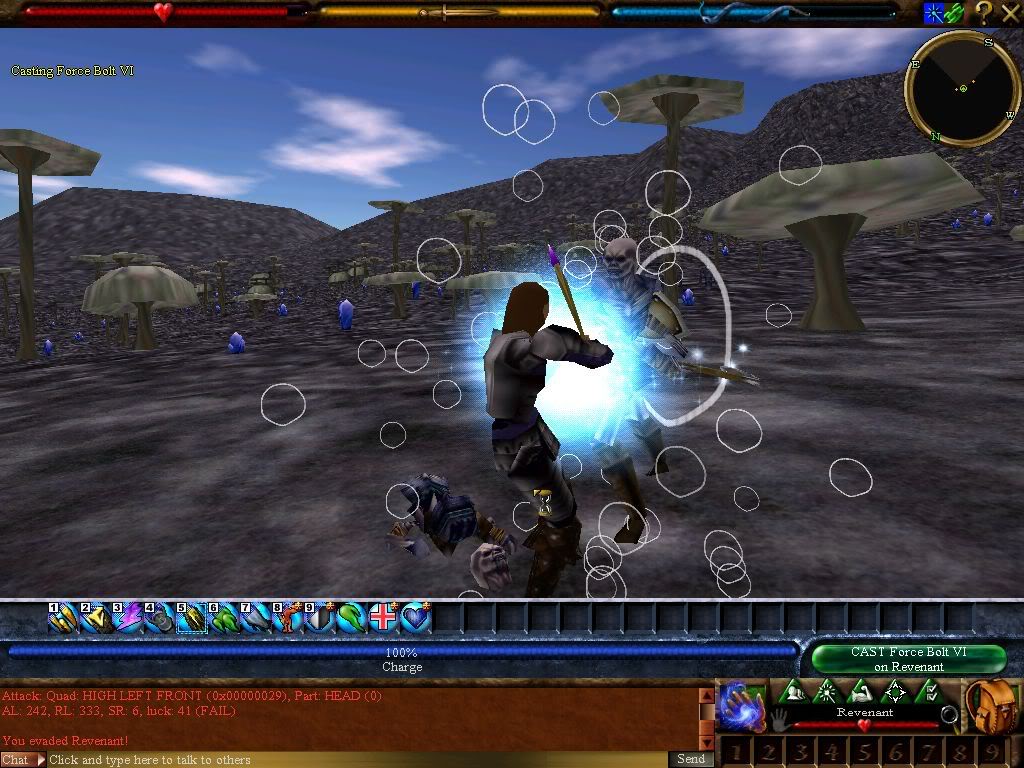The image size is (1024, 768).
Task: Open the help question mark
Action: coord(984,13)
